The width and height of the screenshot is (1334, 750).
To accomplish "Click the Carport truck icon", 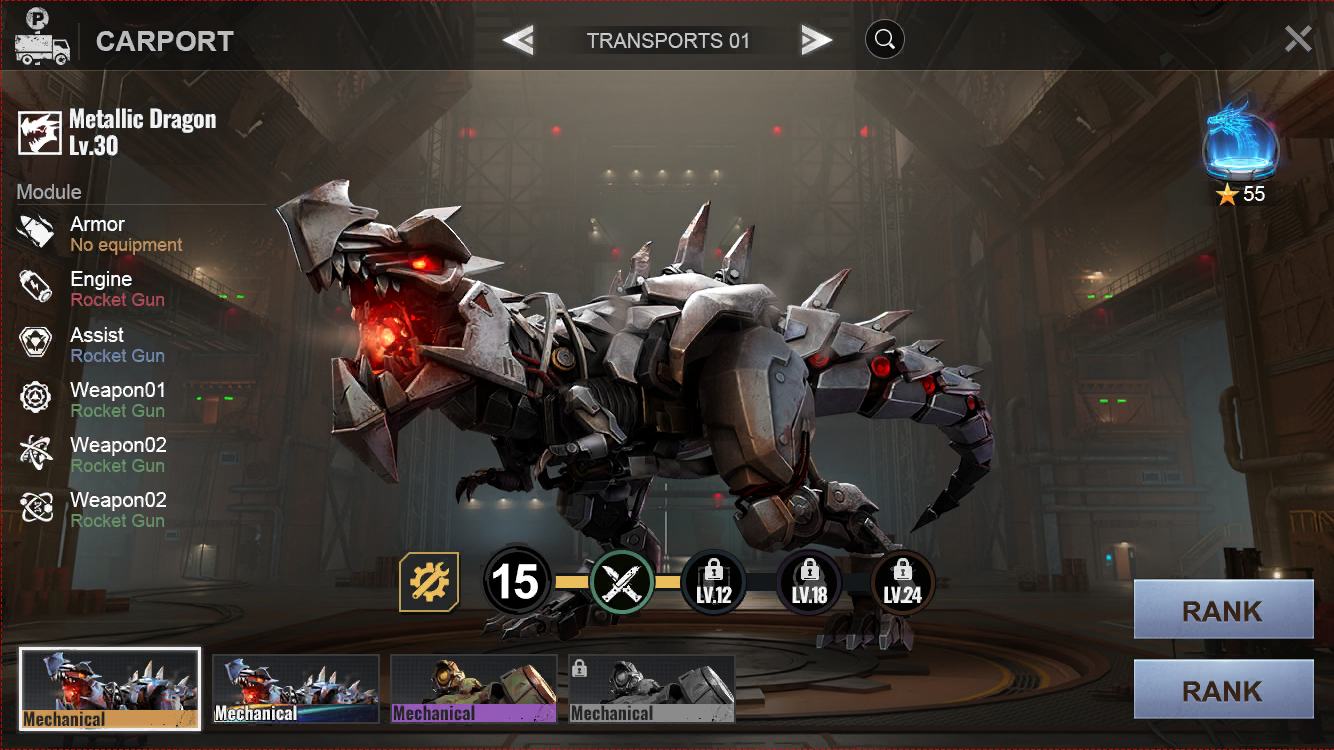I will 42,39.
